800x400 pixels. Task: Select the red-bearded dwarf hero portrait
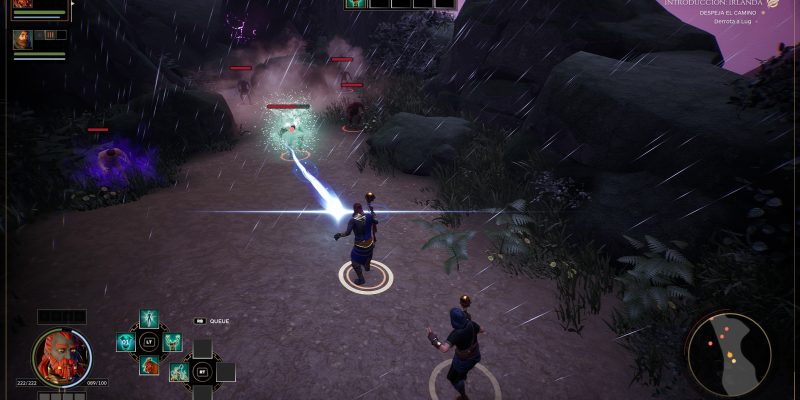click(61, 357)
